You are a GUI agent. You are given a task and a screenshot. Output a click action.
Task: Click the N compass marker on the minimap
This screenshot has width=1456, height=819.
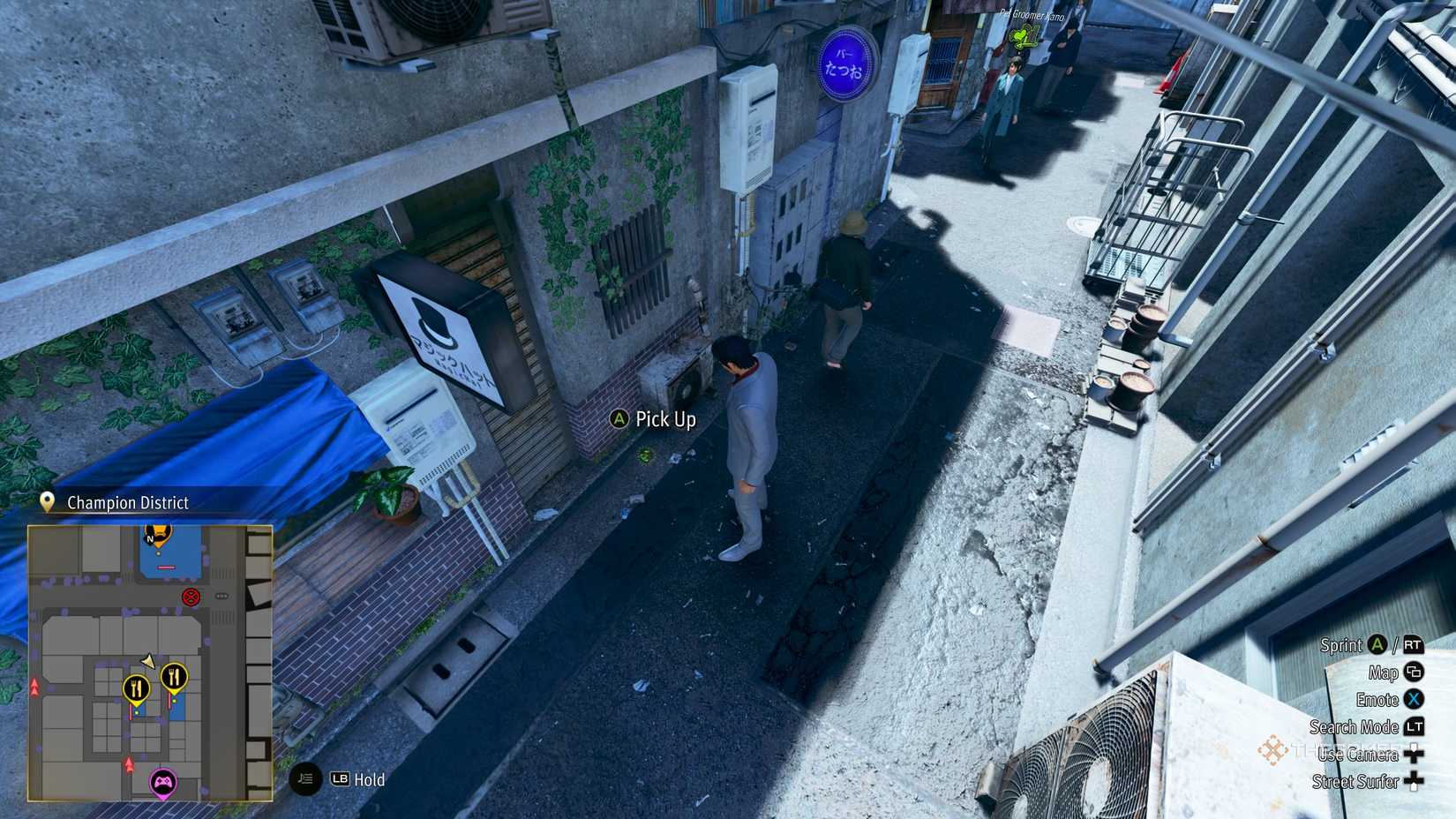(x=151, y=538)
